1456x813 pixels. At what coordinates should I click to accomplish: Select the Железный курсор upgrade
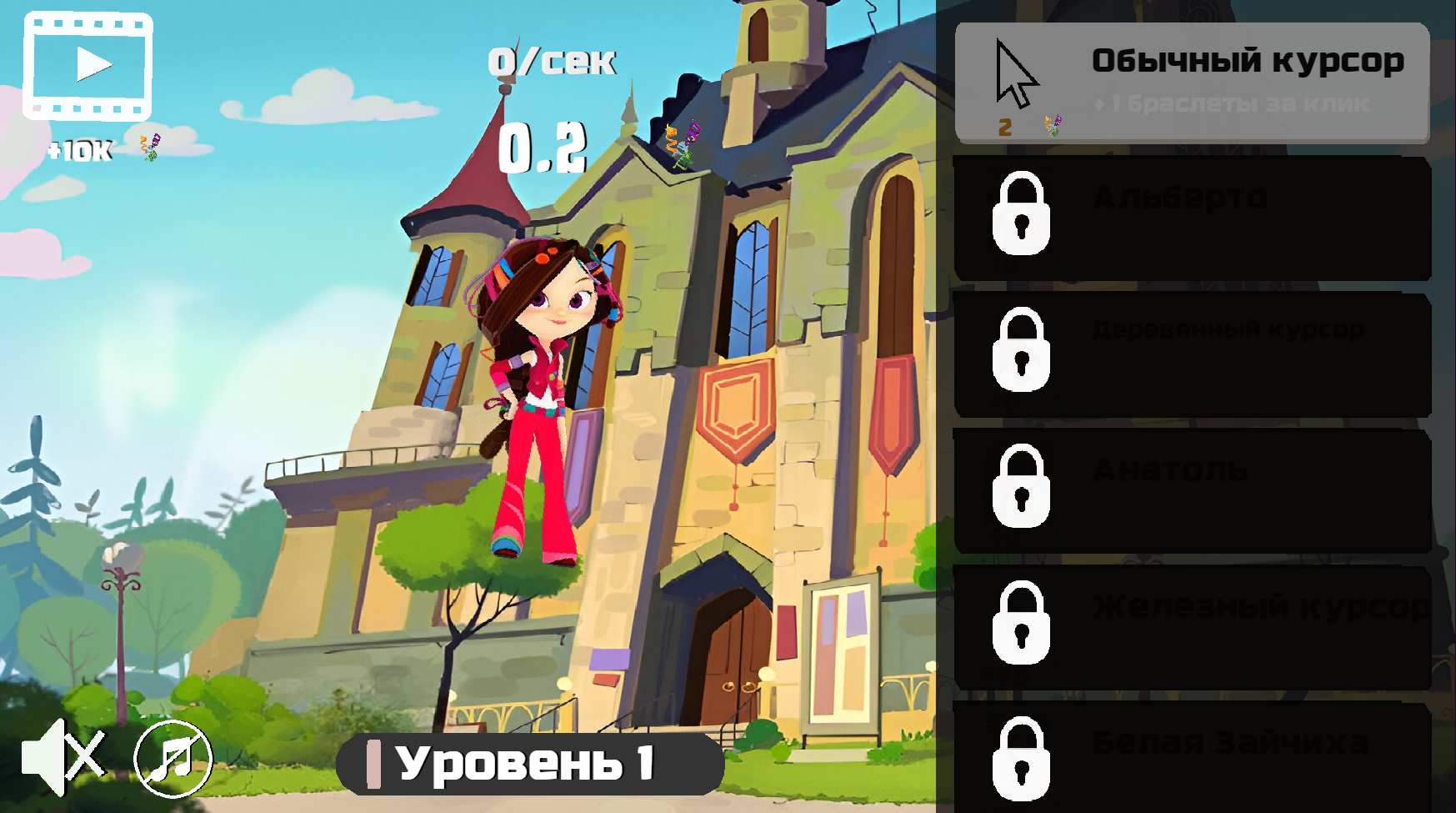[x=1192, y=625]
